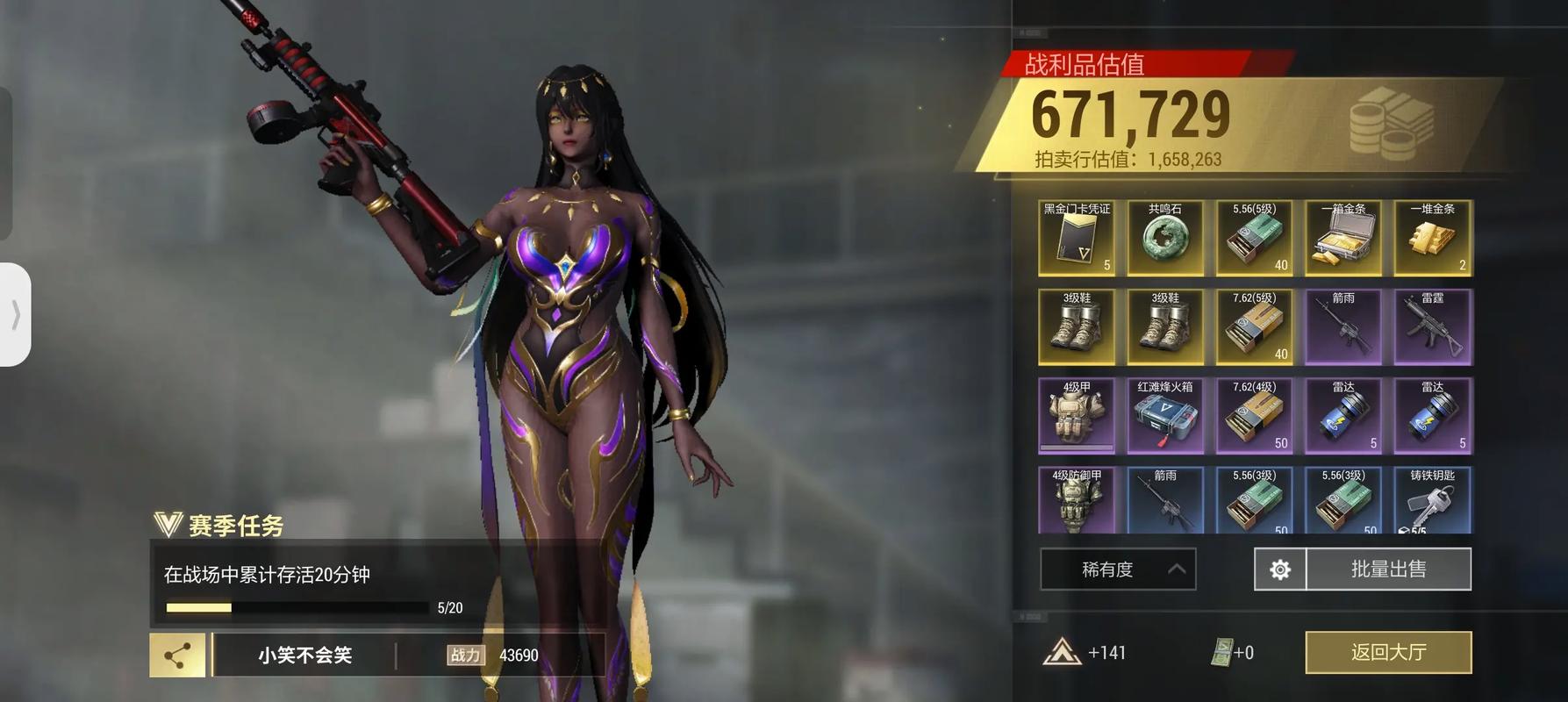Choose the 雷霆 weapon slot
Screen dimensions: 1568x702
tap(1432, 327)
